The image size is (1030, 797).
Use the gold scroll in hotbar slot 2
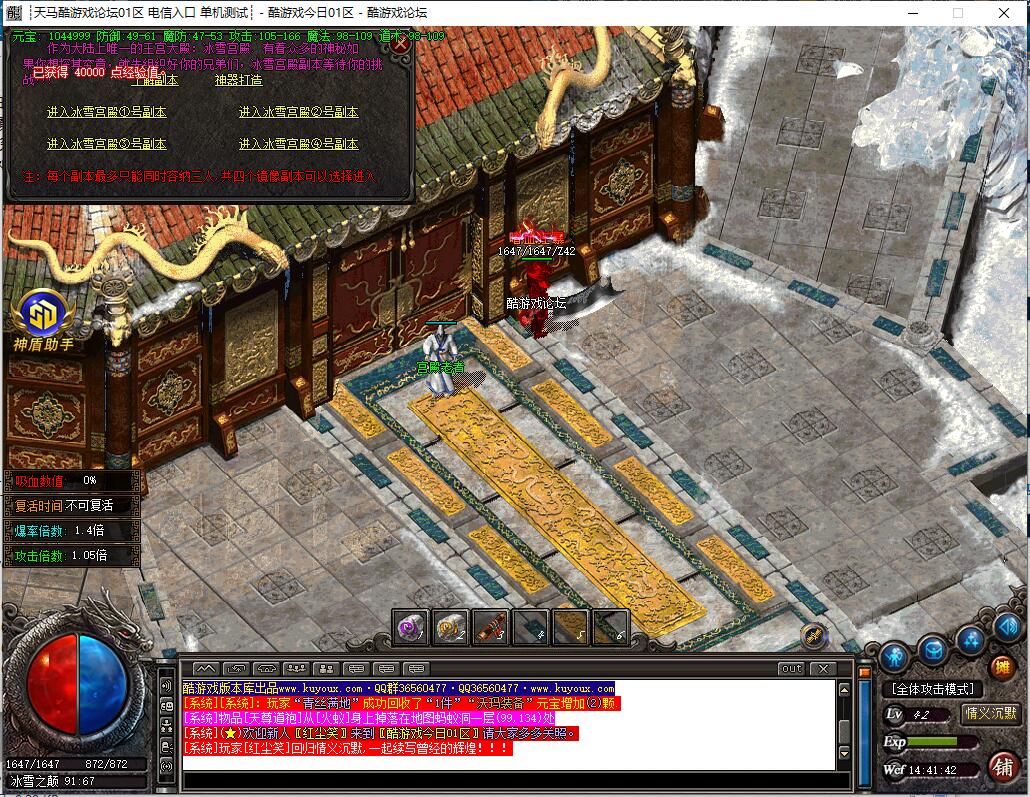coord(450,627)
